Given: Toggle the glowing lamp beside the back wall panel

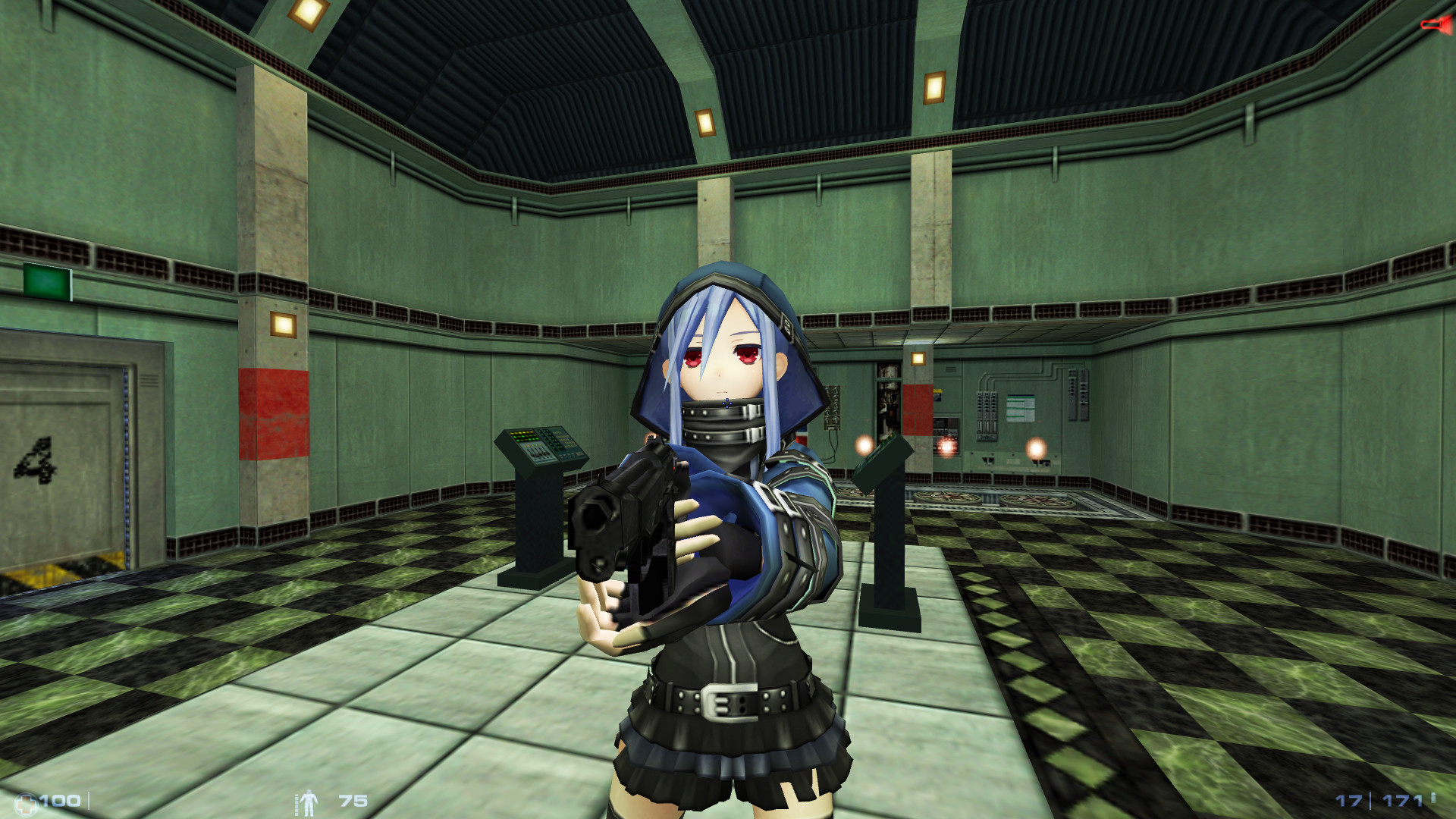Looking at the screenshot, I should 1037,449.
